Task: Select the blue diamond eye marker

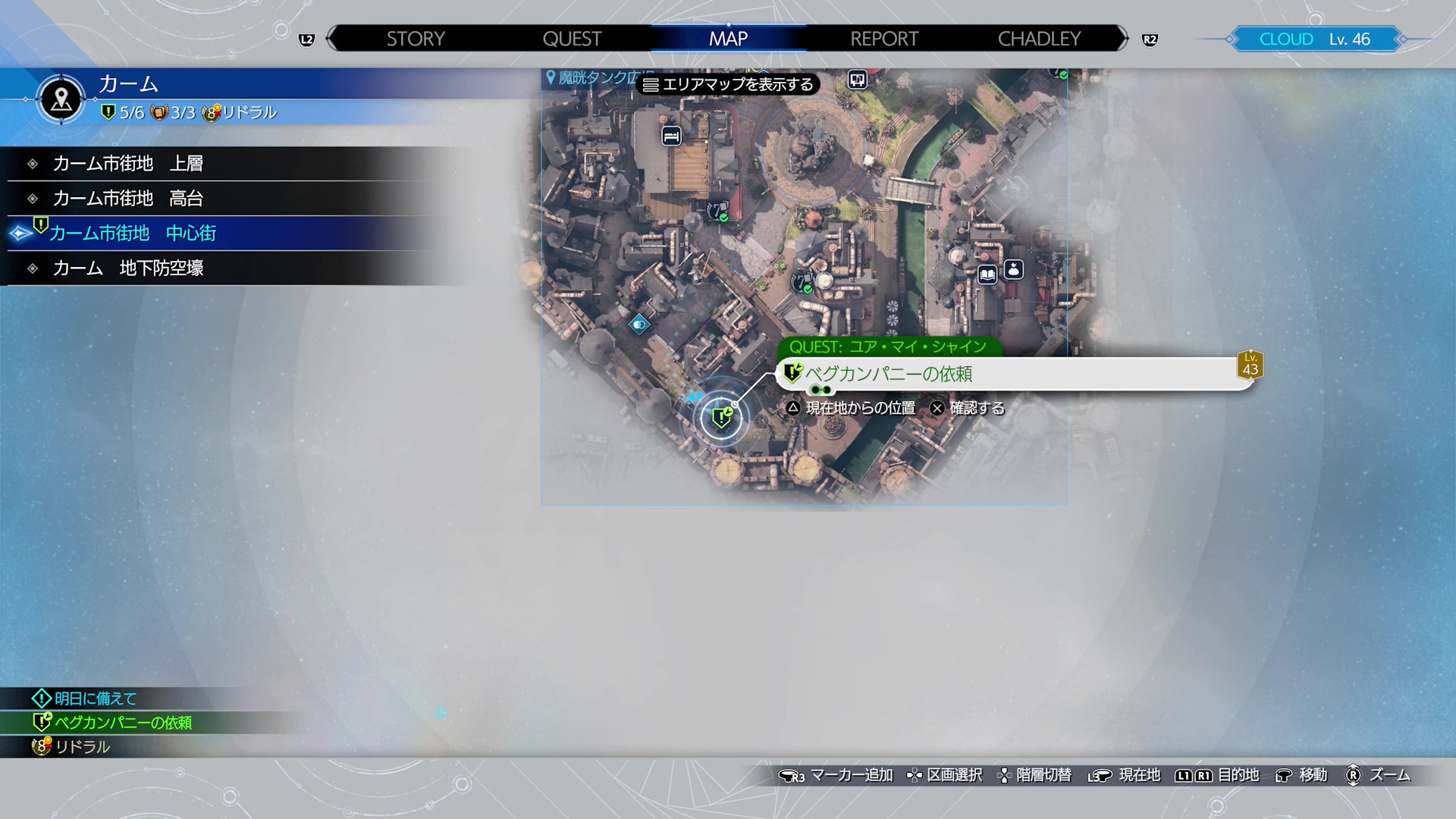Action: 639,325
